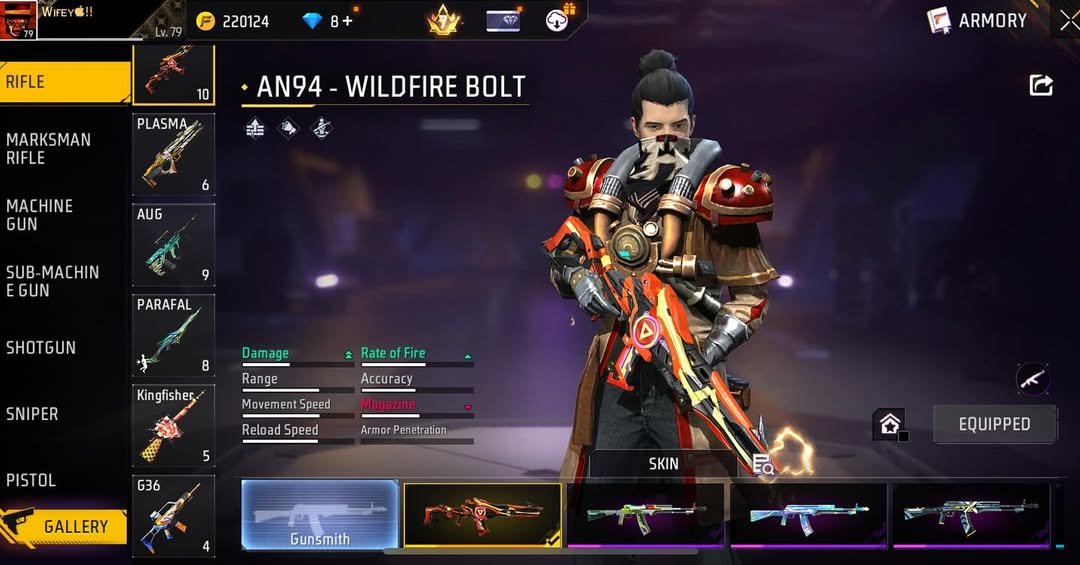This screenshot has width=1080, height=565.
Task: Open the Machine Gun category
Action: point(40,215)
